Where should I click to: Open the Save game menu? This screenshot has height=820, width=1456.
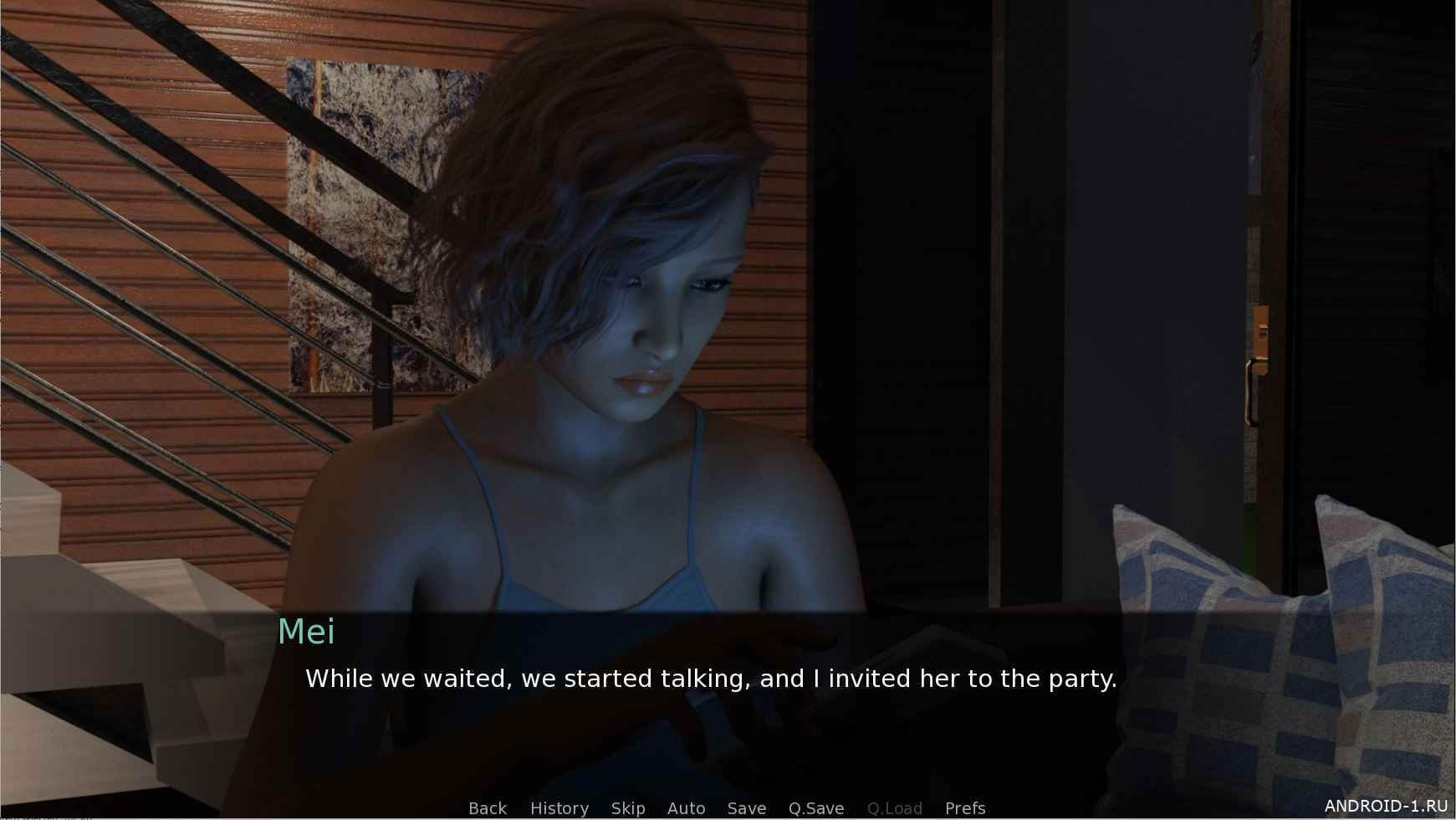746,808
